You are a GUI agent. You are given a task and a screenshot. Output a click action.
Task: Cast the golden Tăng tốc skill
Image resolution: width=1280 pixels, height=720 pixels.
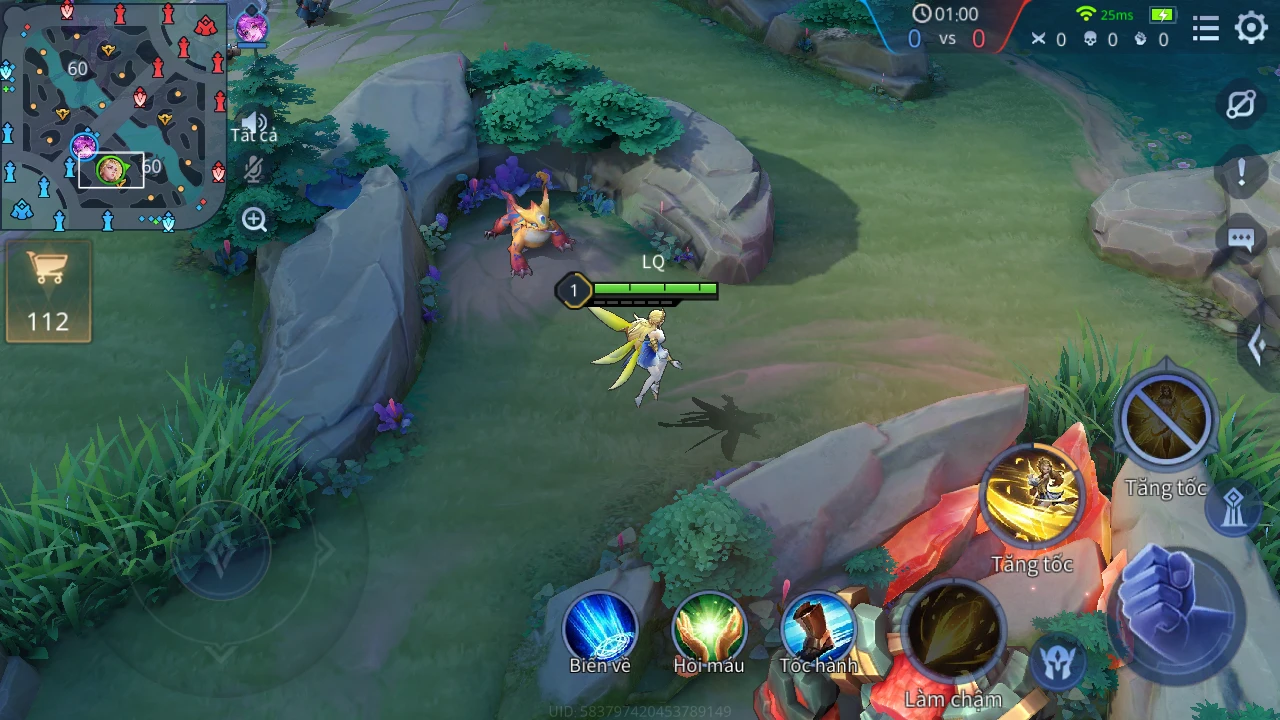tap(1032, 497)
